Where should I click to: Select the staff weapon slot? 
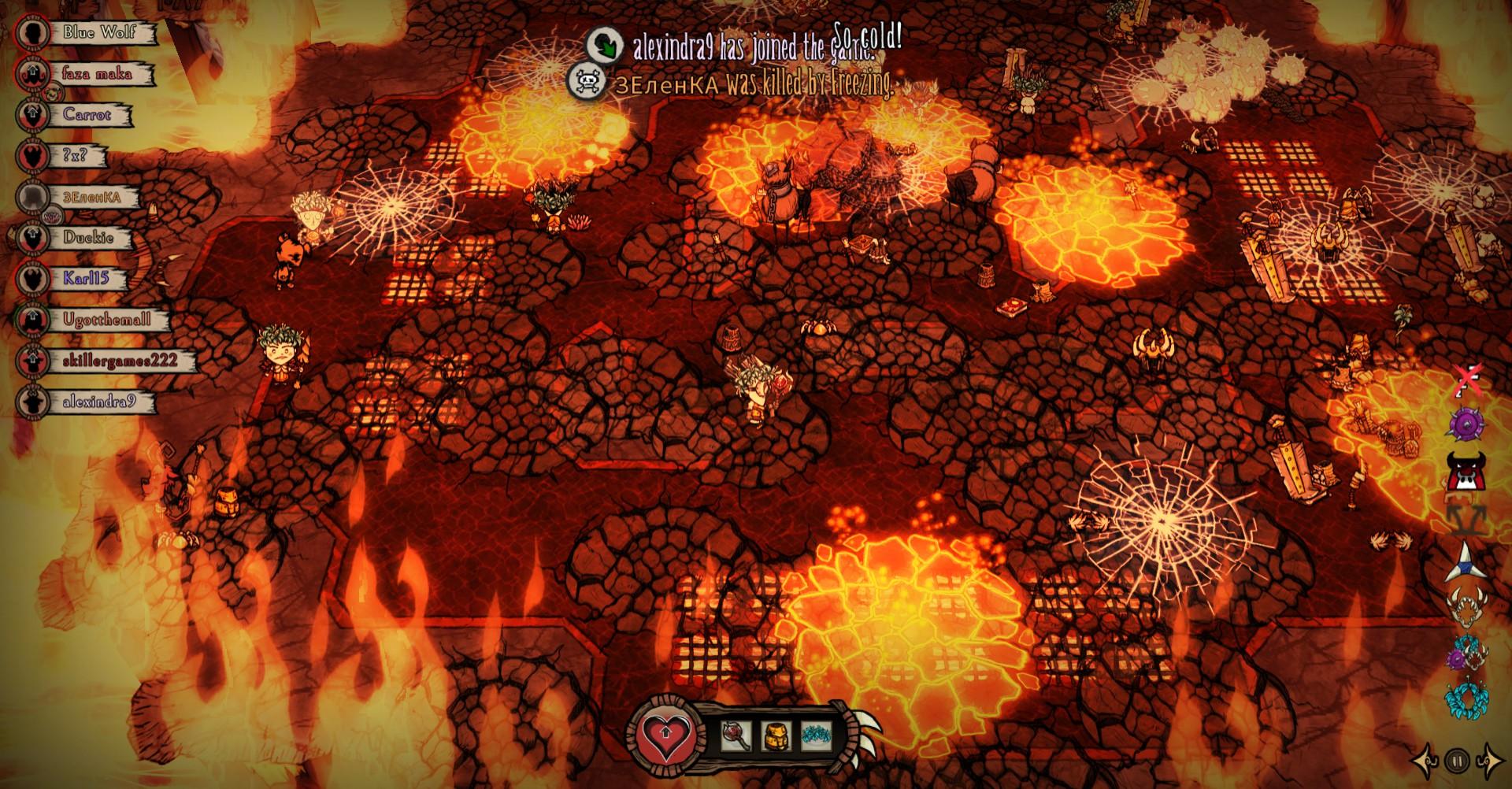736,735
